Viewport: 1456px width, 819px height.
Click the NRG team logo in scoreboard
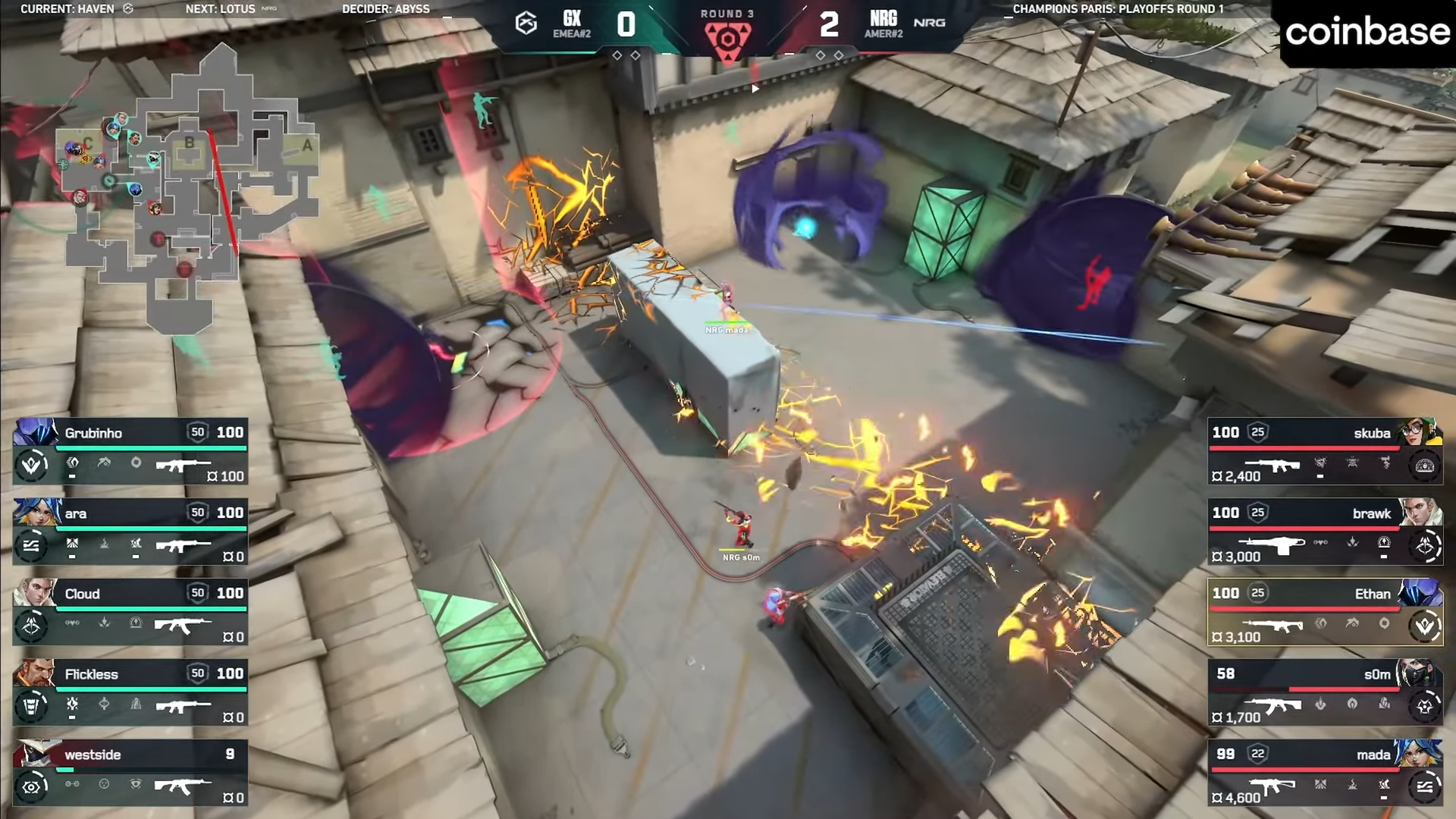coord(929,24)
